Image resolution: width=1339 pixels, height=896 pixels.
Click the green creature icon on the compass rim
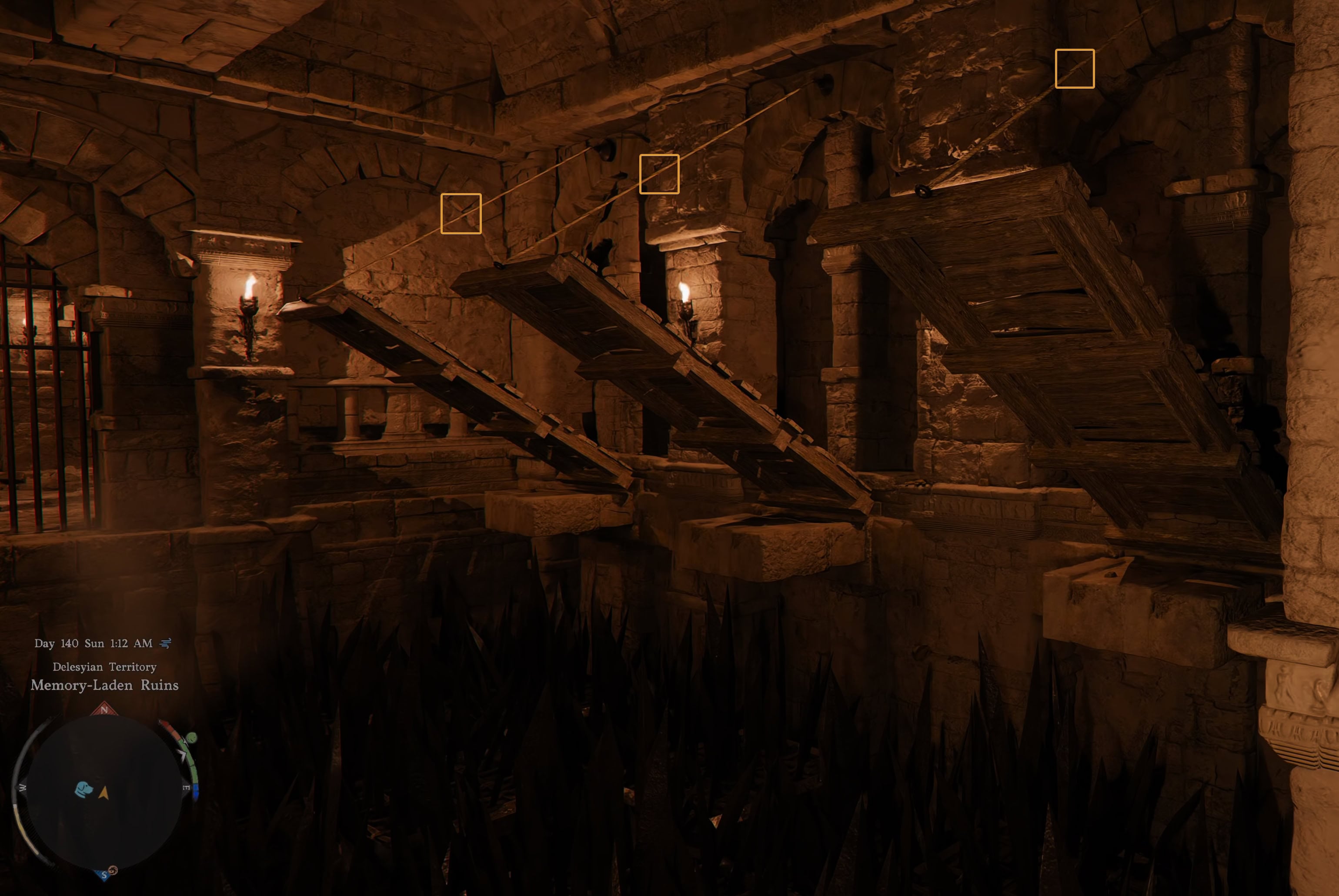[x=192, y=738]
